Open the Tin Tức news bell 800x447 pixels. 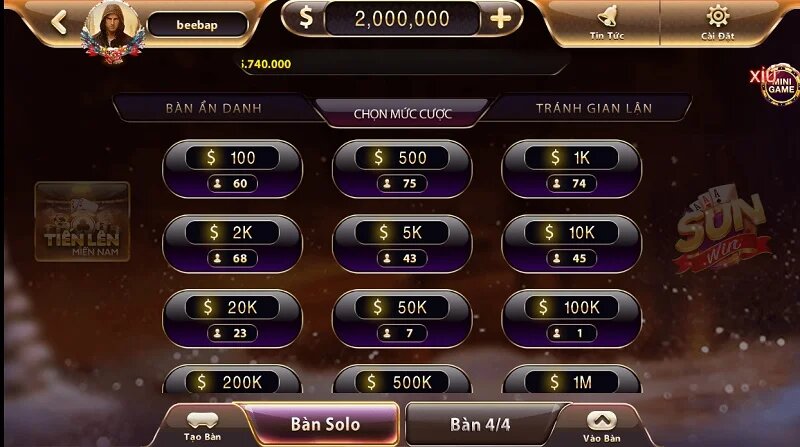point(607,22)
